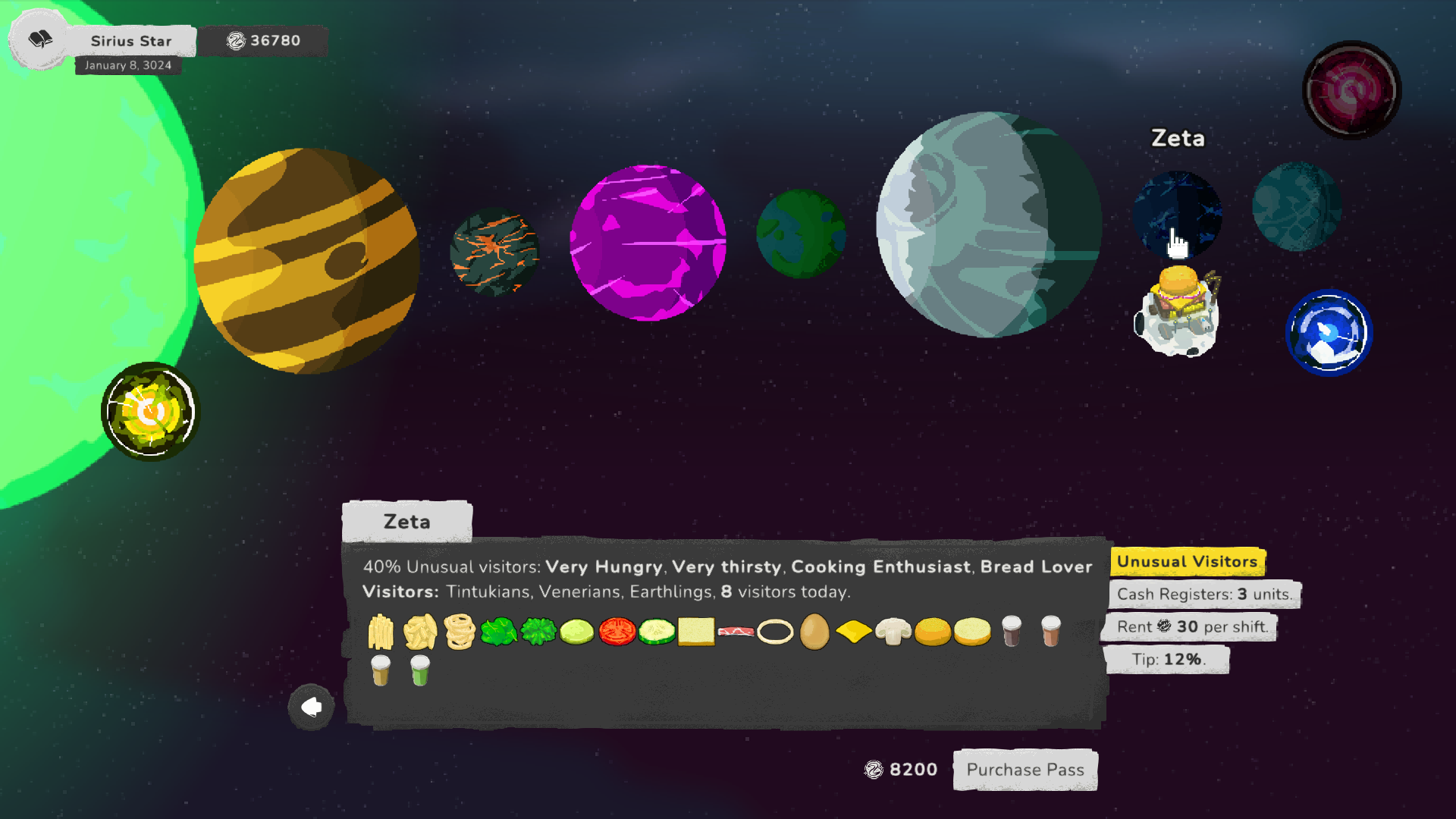Open the logbook via the book icon
1456x819 pixels.
[39, 39]
